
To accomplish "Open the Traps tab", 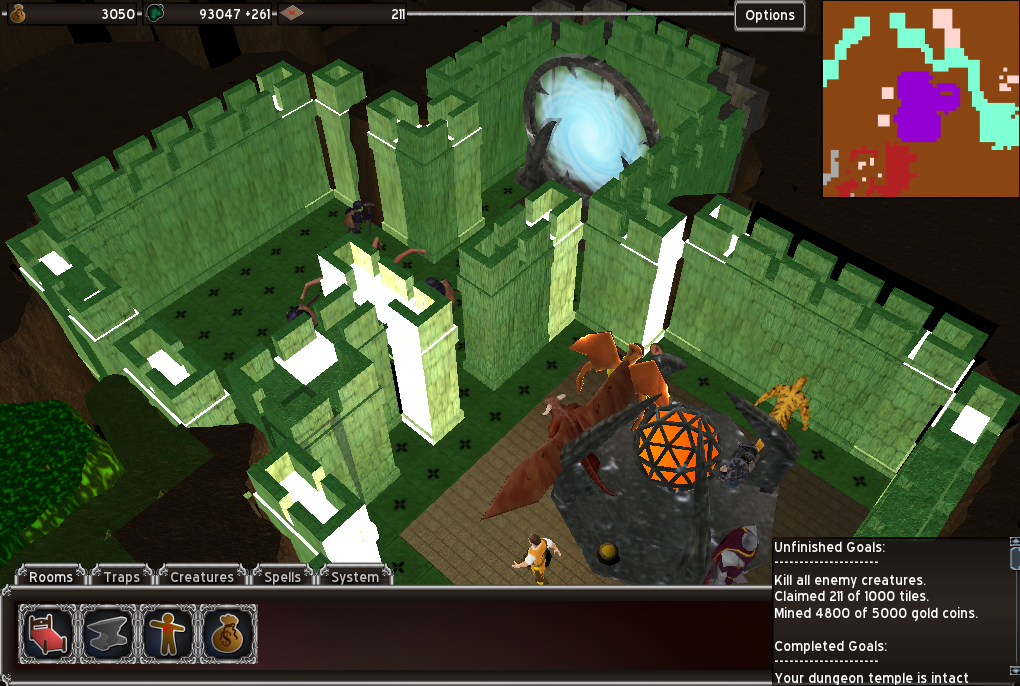I will 121,577.
